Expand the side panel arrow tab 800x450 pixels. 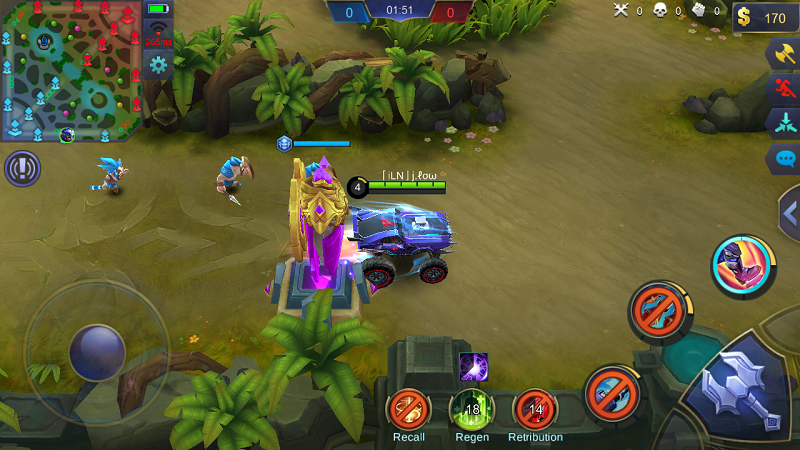(789, 212)
